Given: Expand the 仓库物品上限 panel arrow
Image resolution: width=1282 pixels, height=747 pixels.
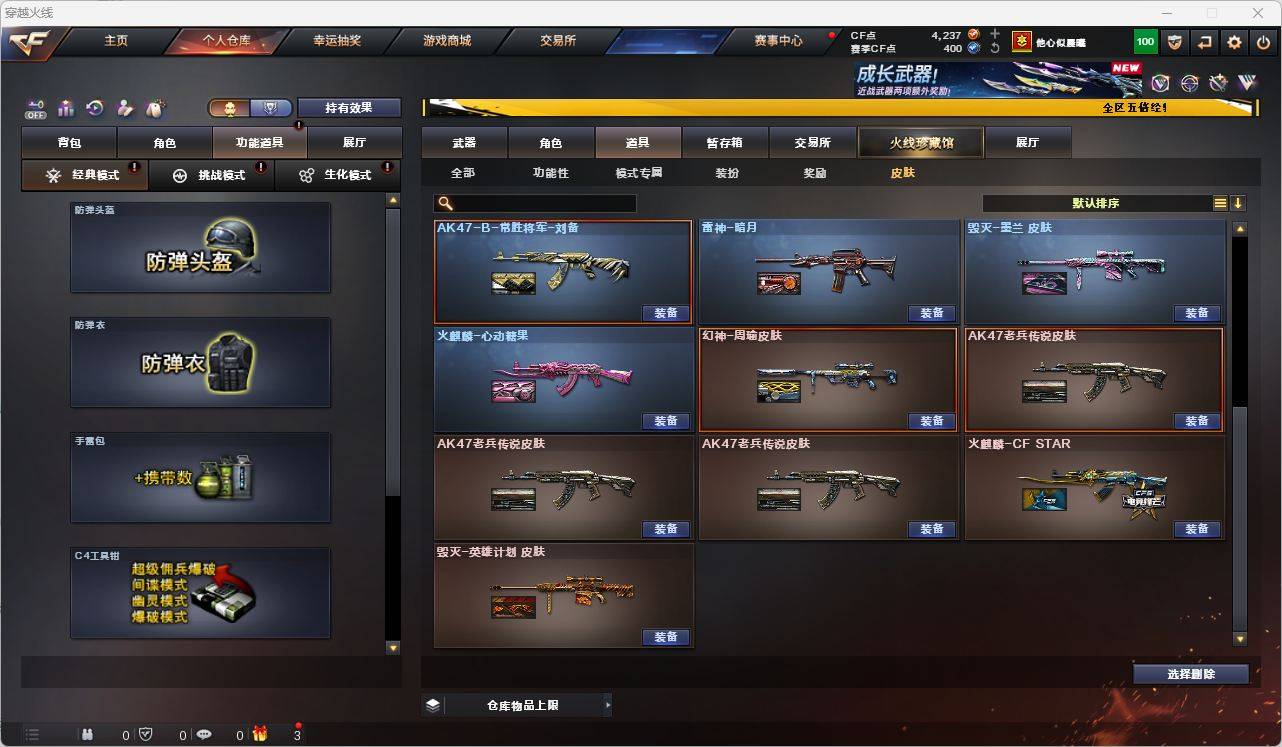Looking at the screenshot, I should pyautogui.click(x=608, y=705).
